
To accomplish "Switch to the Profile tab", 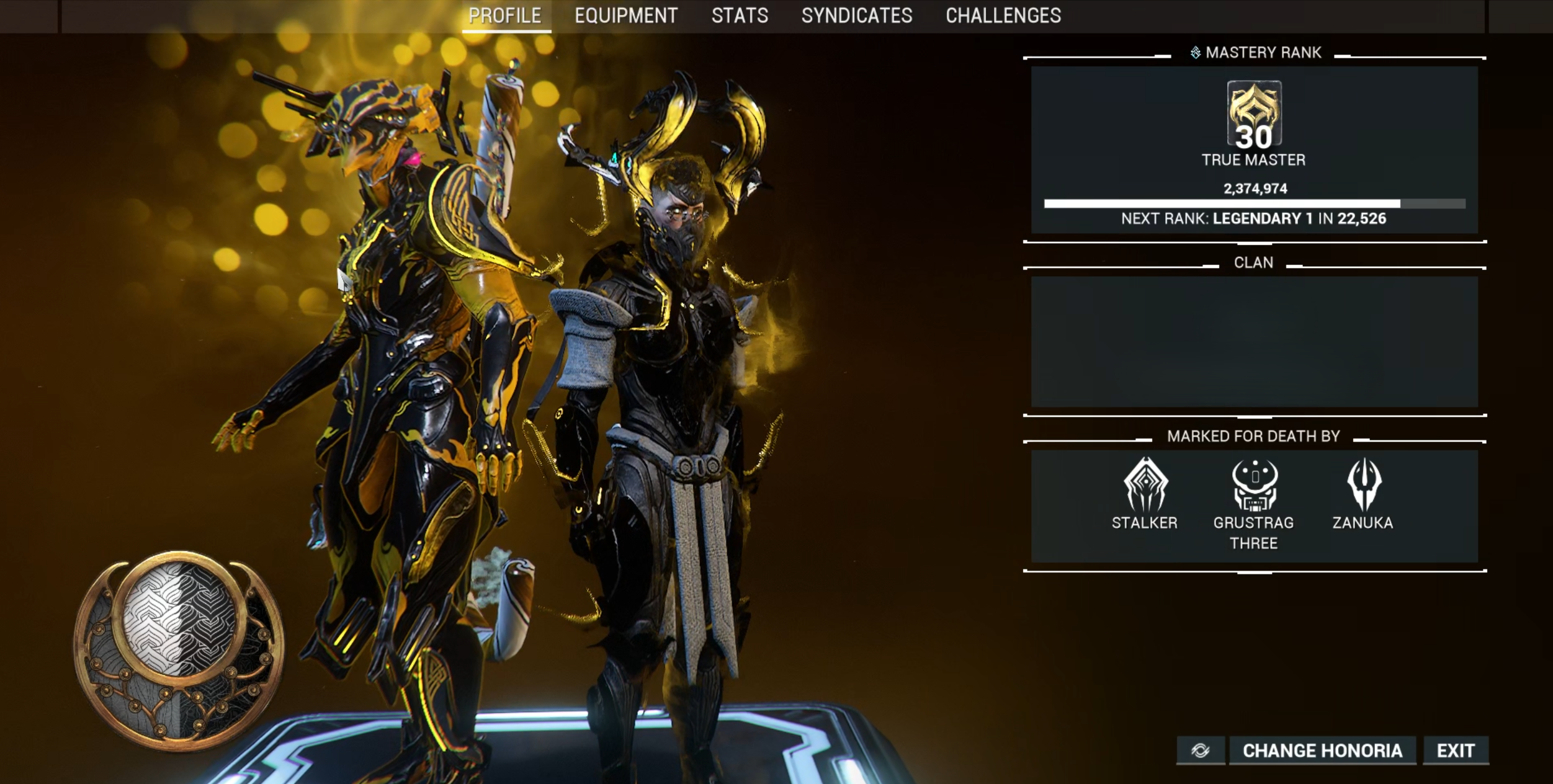I will click(x=505, y=16).
